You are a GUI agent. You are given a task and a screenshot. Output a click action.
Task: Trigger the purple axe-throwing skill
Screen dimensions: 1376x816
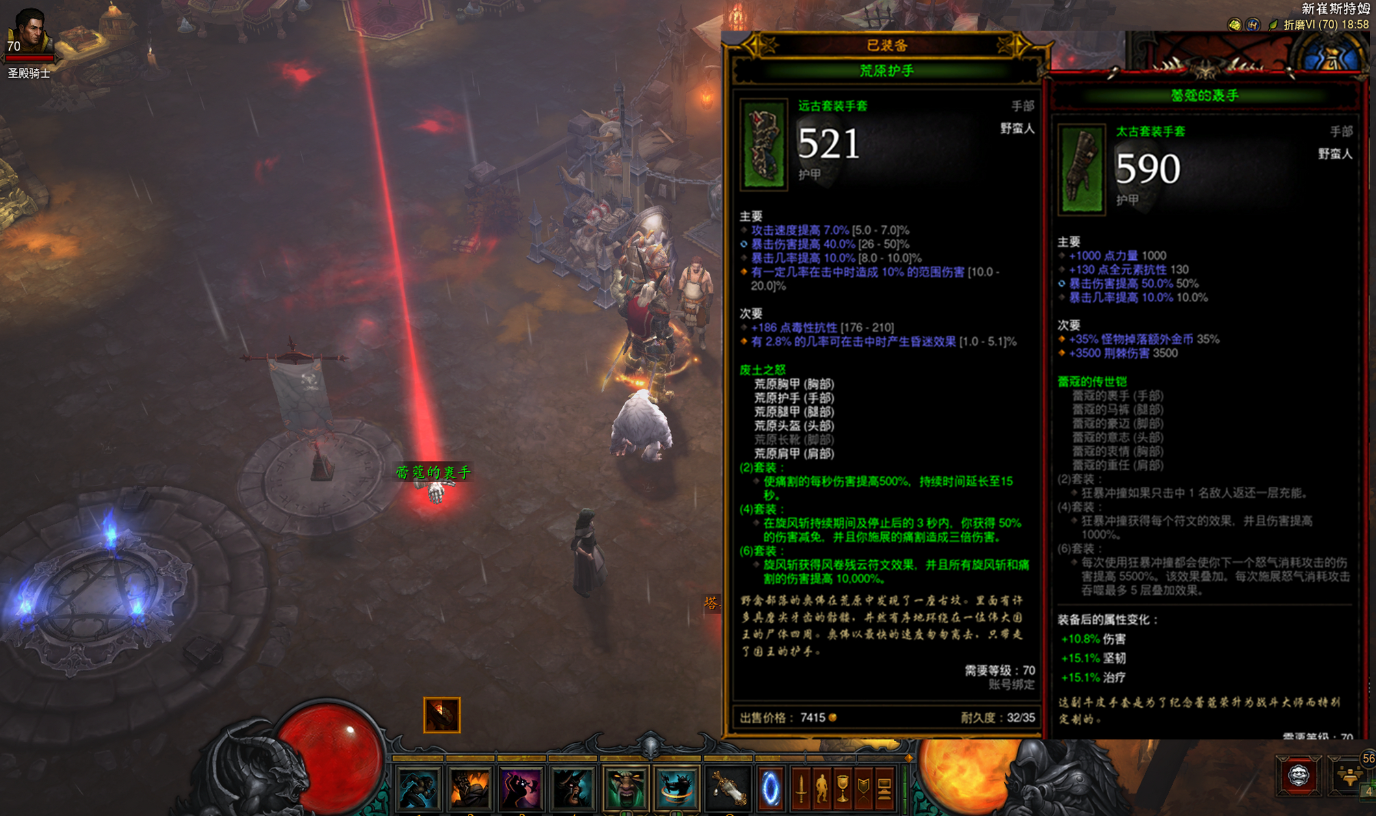(x=521, y=789)
